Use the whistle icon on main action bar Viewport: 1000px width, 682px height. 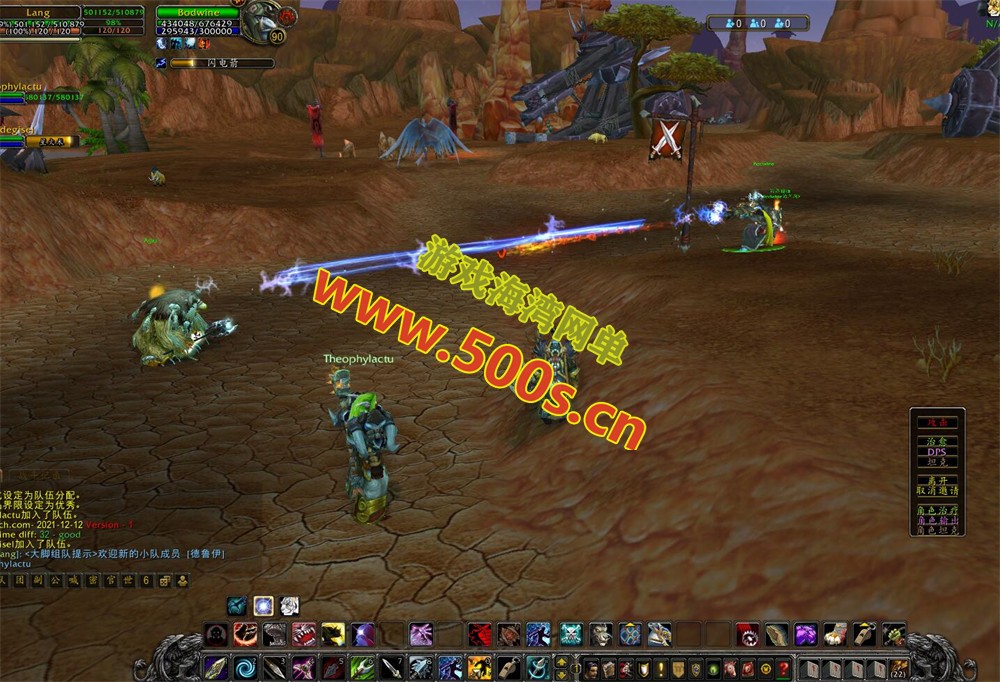coord(507,667)
